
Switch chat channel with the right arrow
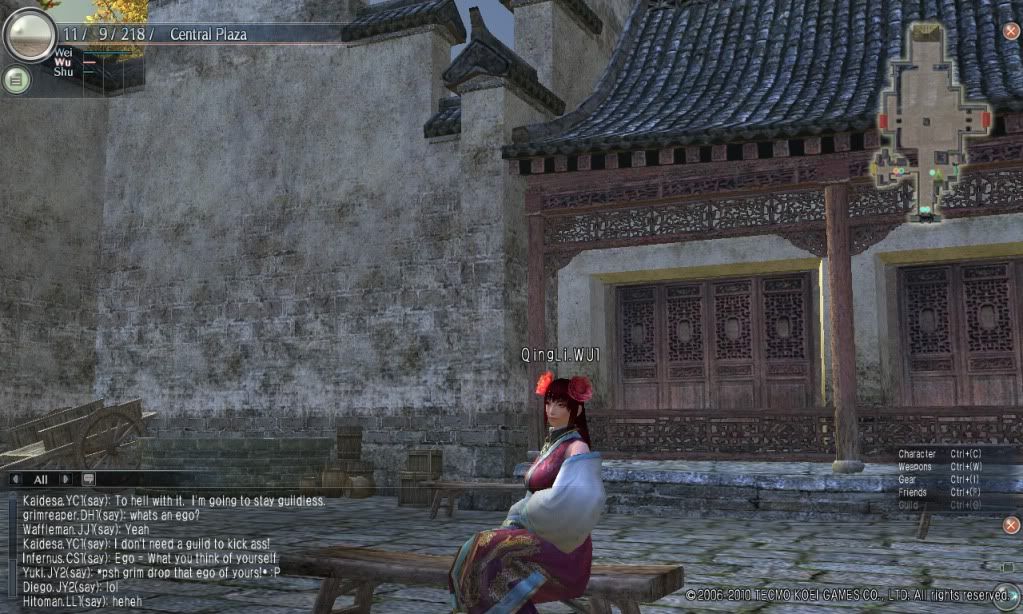click(67, 479)
